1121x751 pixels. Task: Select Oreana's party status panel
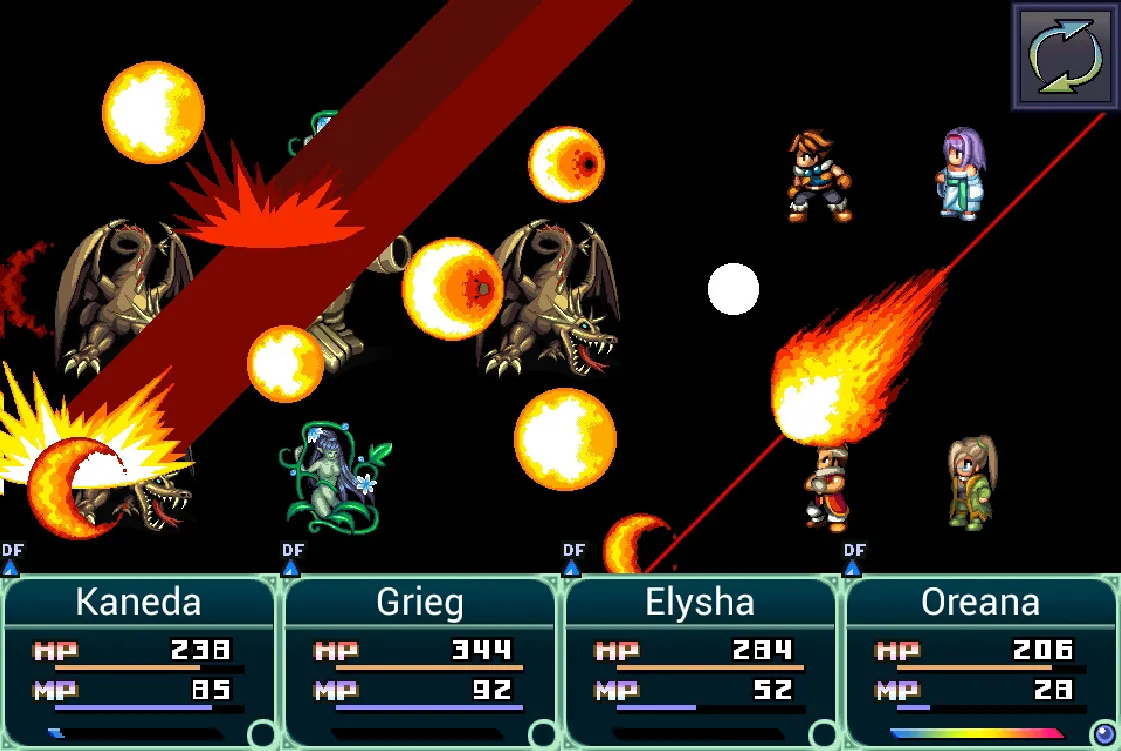(x=980, y=660)
